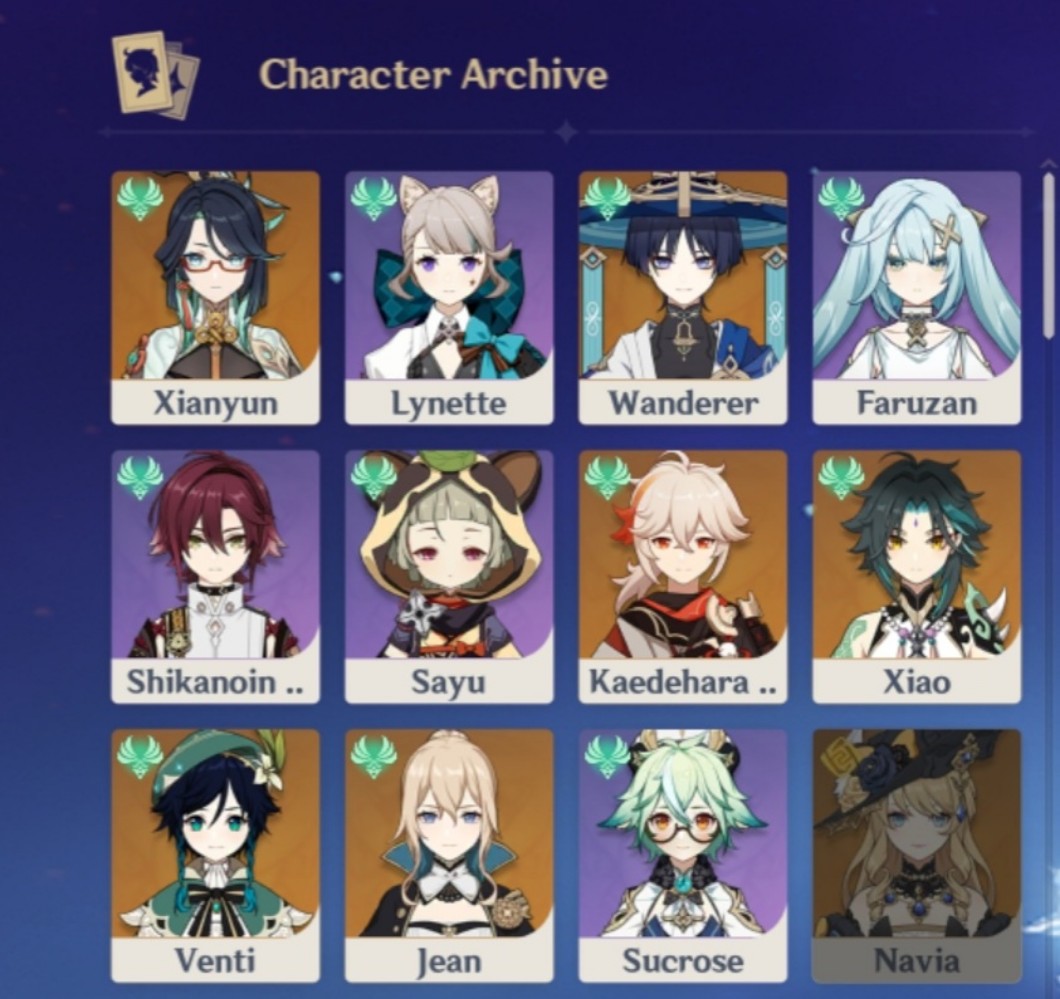Choose Venti's character card
1060x999 pixels.
[215, 853]
